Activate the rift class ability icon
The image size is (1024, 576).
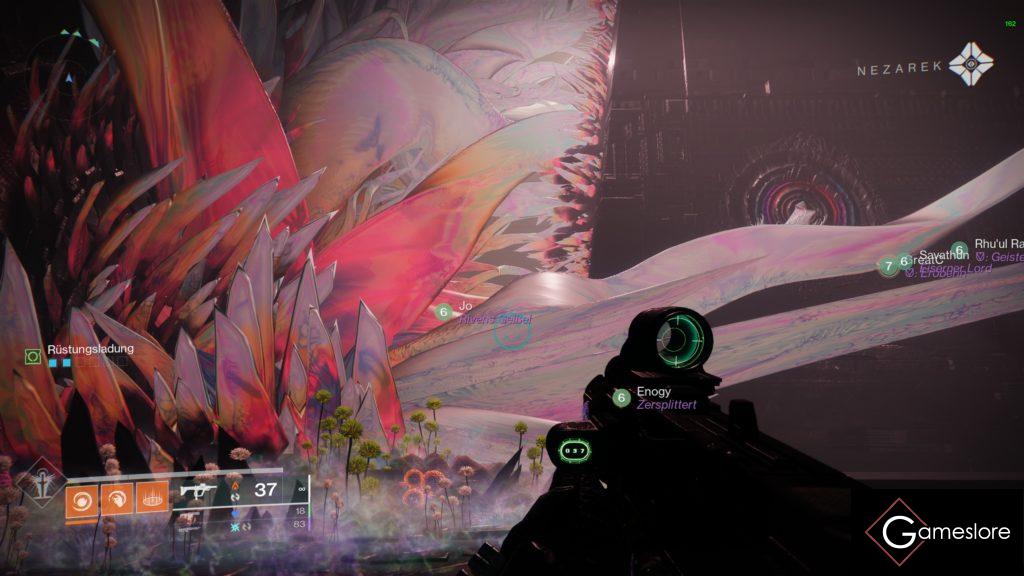click(x=152, y=497)
